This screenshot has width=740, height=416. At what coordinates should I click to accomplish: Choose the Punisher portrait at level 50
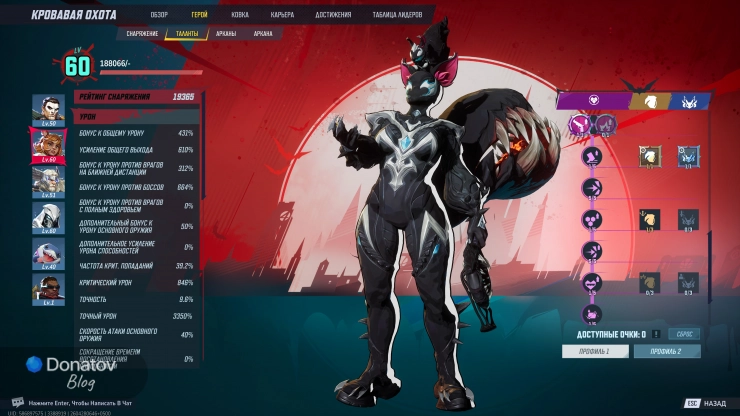pyautogui.click(x=48, y=108)
